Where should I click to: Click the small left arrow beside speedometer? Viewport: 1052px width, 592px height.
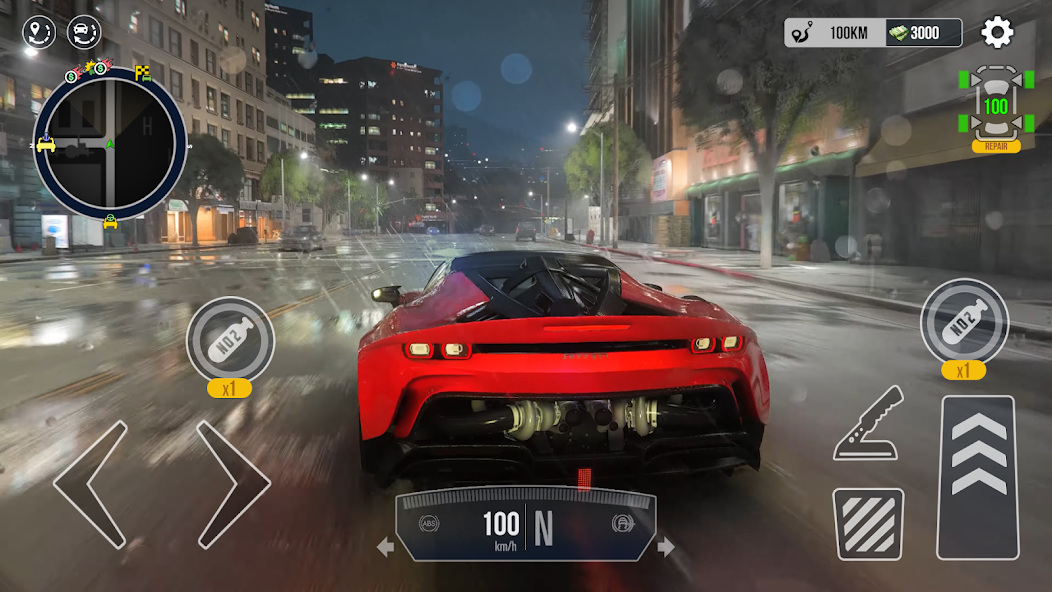point(385,547)
